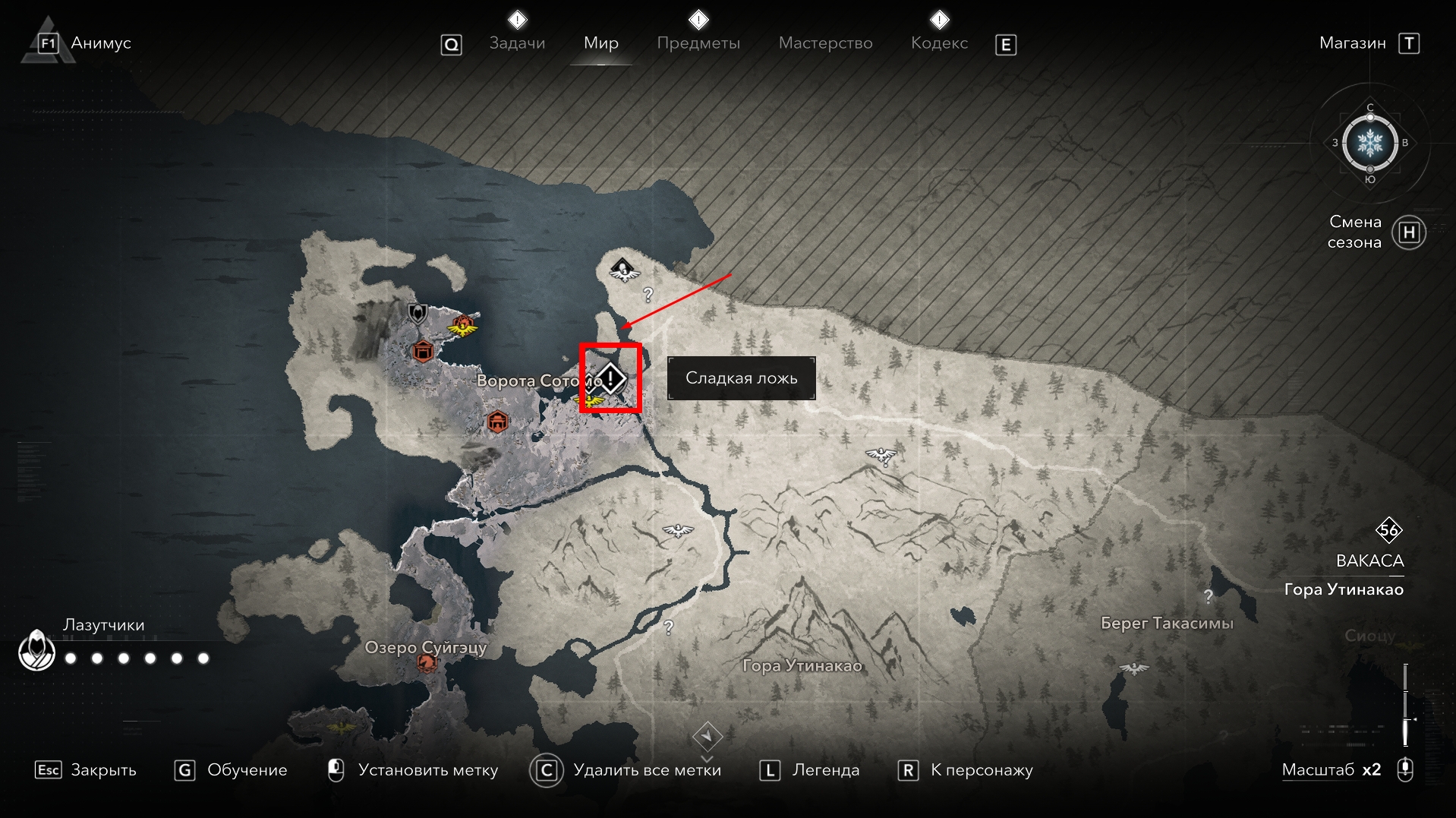Open the Предметы tab
This screenshot has width=1456, height=818.
click(698, 43)
